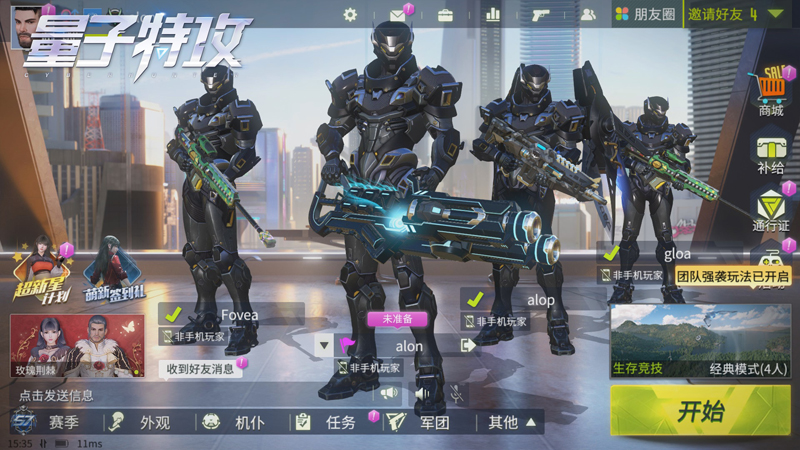
Task: Open 朋友圈 friend circle
Action: (645, 15)
